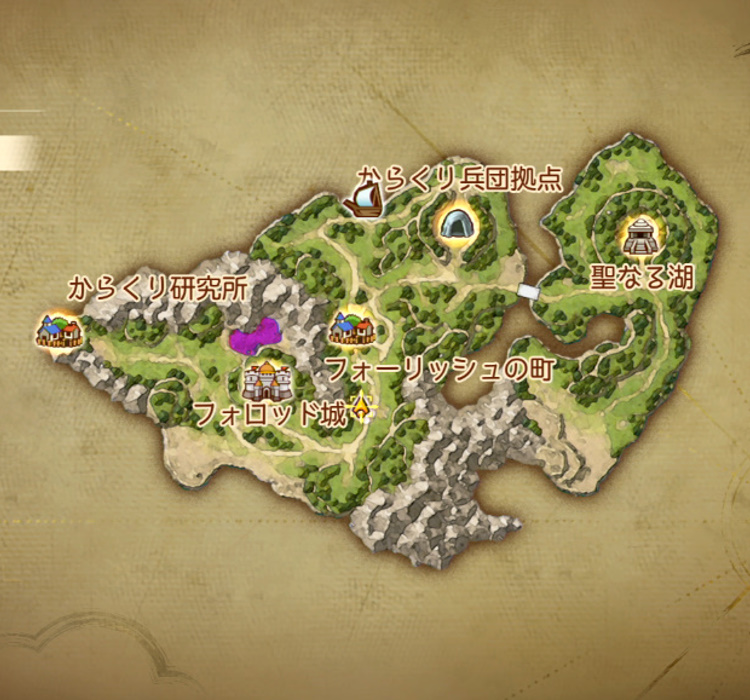Pick the Forodd Castle icon
The width and height of the screenshot is (750, 700).
(x=266, y=381)
